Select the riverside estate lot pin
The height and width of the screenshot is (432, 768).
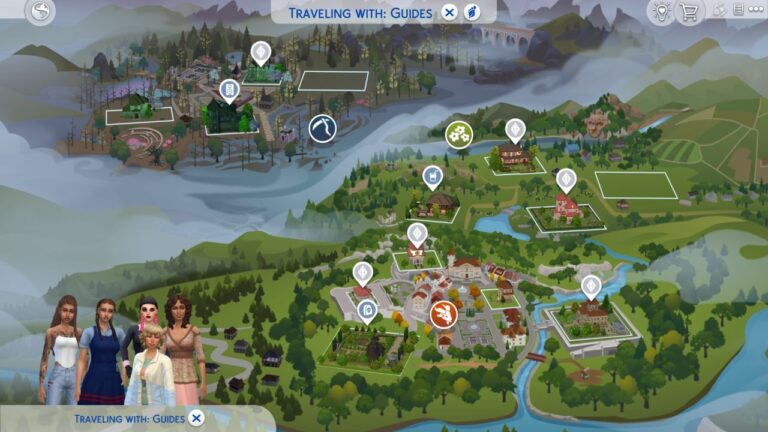pos(591,286)
